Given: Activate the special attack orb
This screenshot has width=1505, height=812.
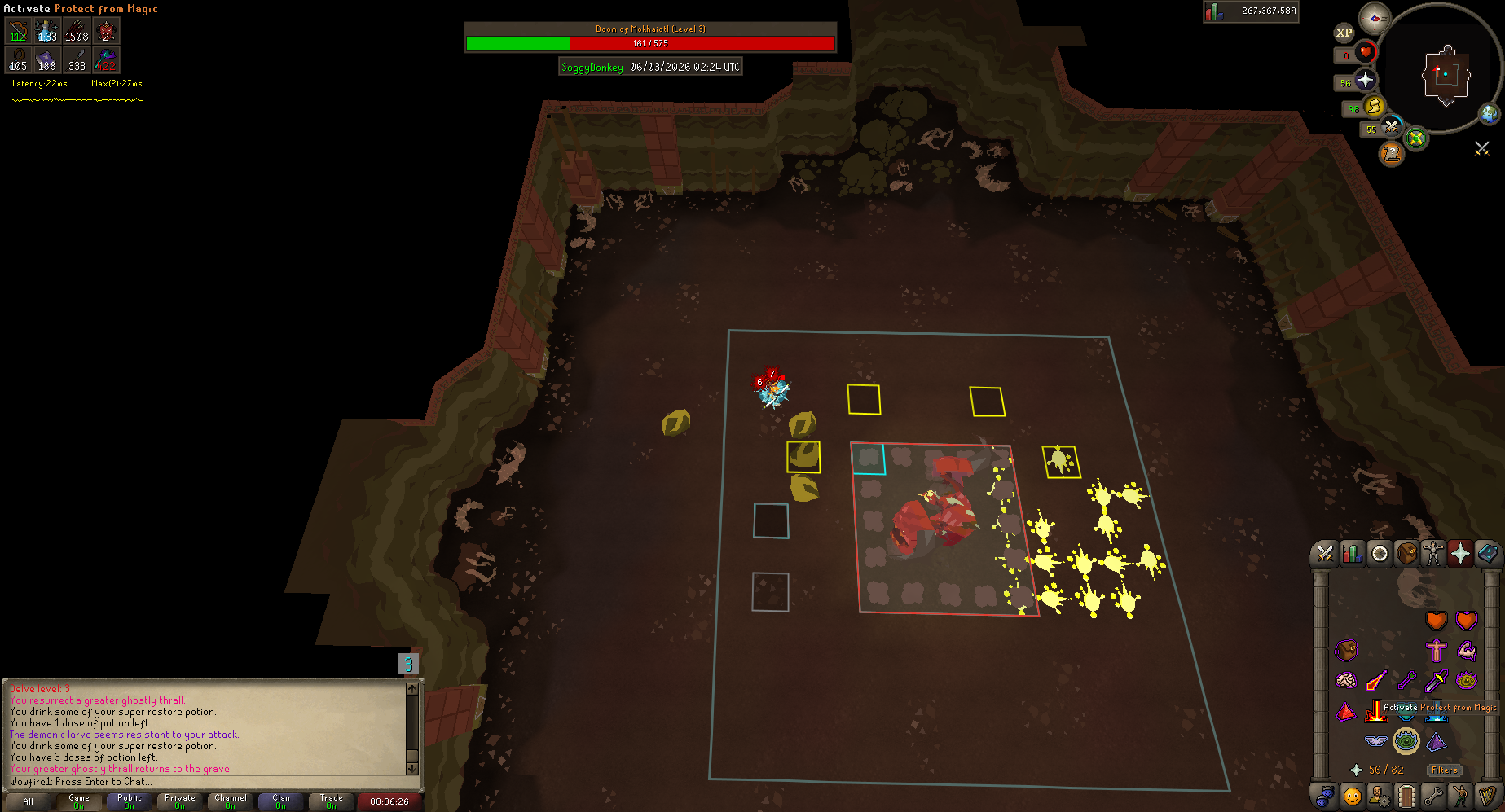Looking at the screenshot, I should [x=1392, y=126].
